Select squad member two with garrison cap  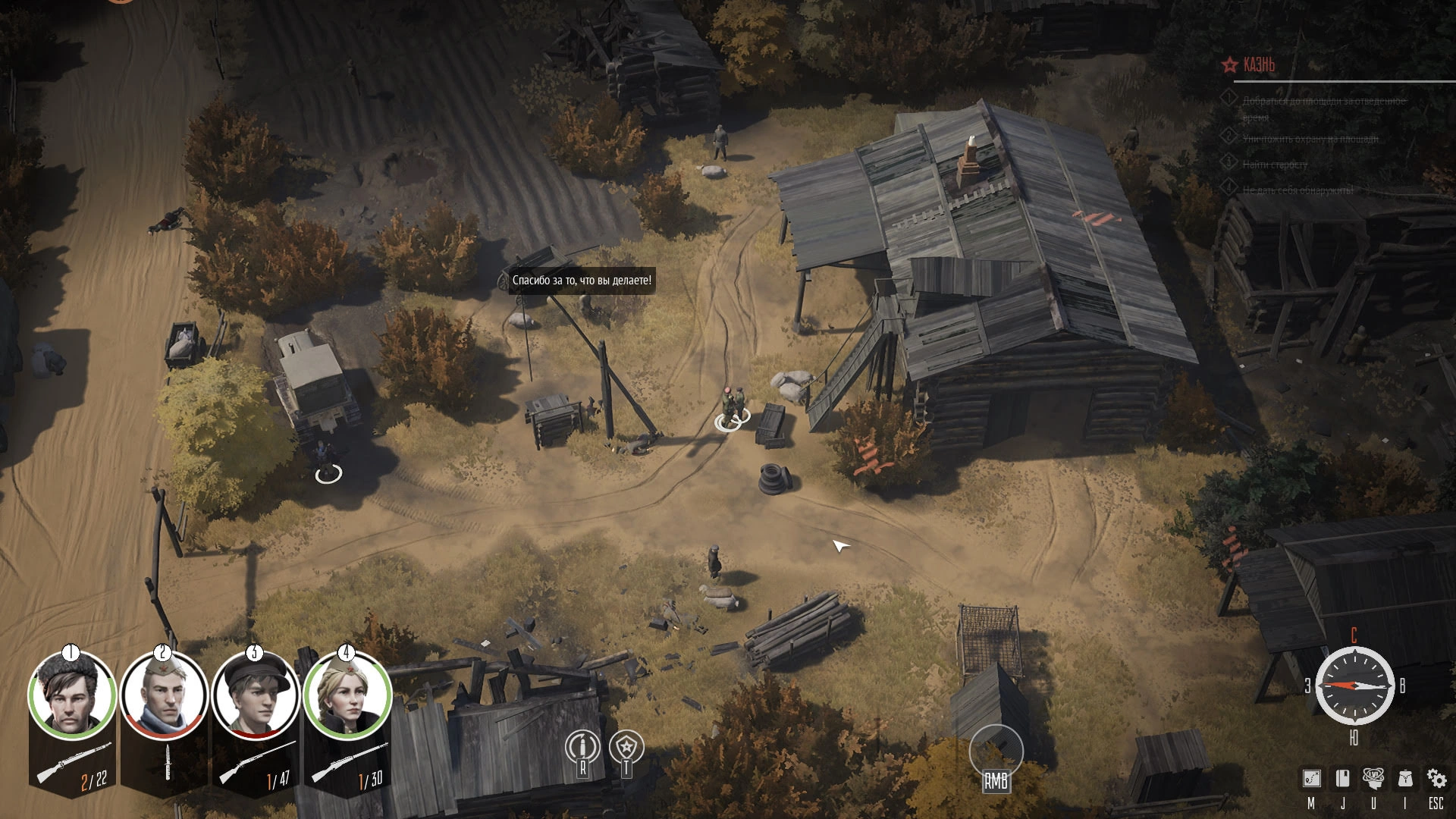(x=164, y=695)
